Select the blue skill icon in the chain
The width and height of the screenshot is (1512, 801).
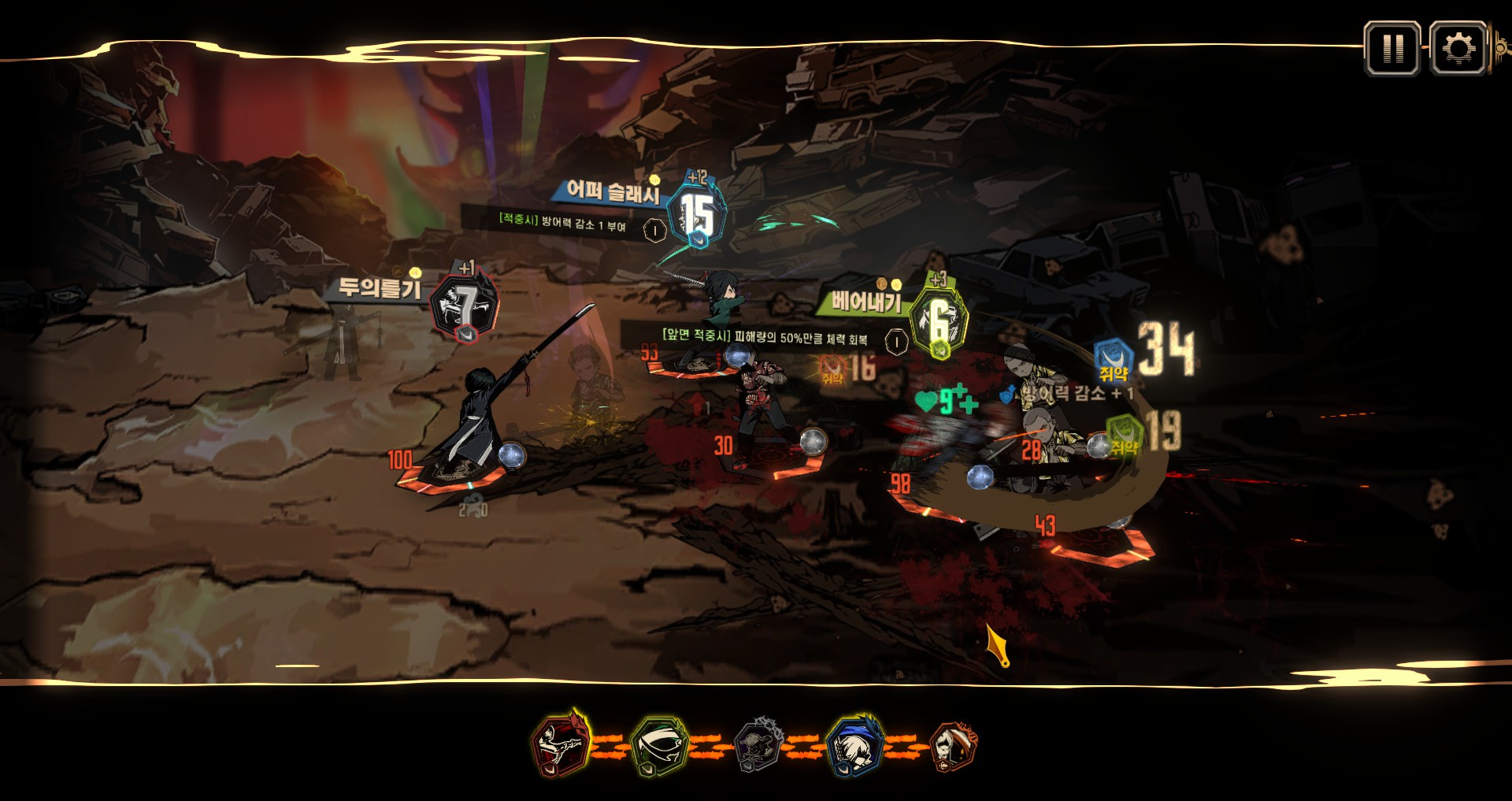[x=855, y=744]
